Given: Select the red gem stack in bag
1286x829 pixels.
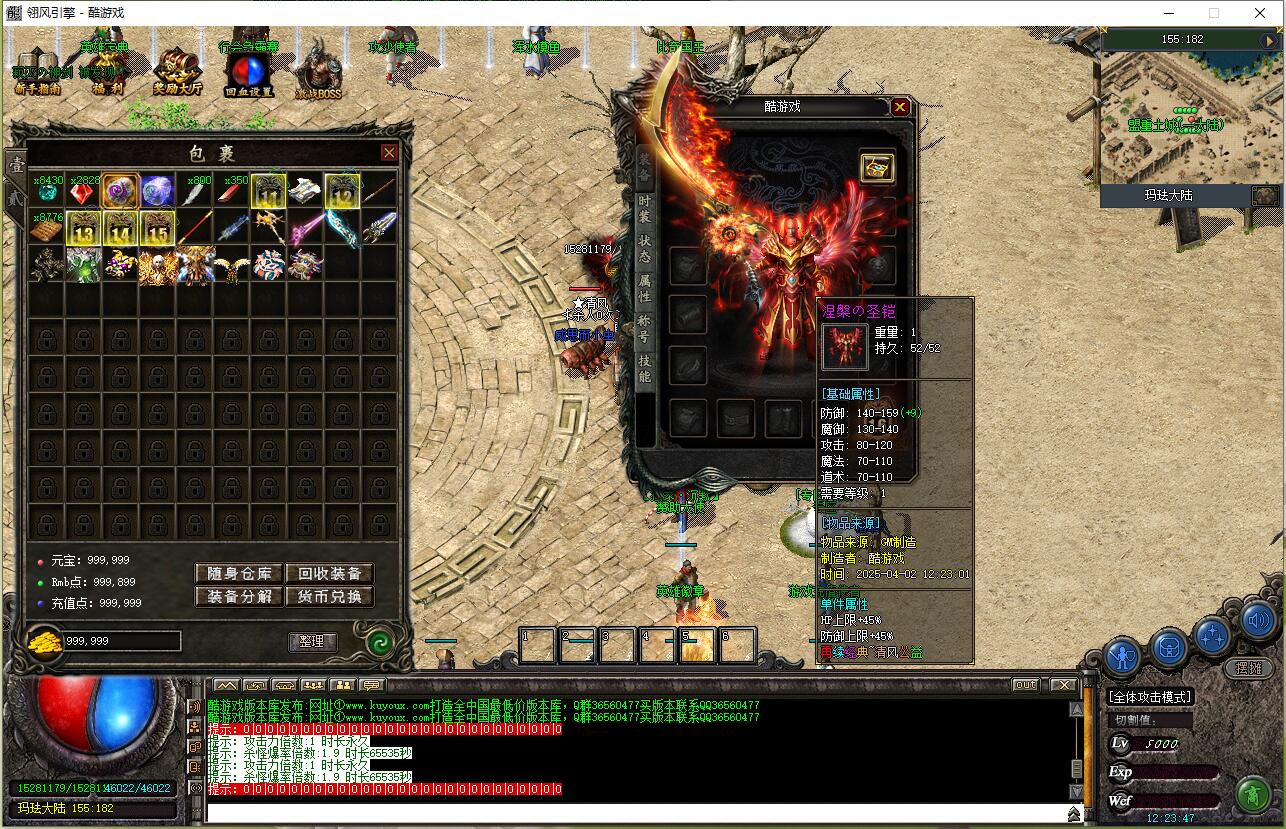Looking at the screenshot, I should [84, 192].
